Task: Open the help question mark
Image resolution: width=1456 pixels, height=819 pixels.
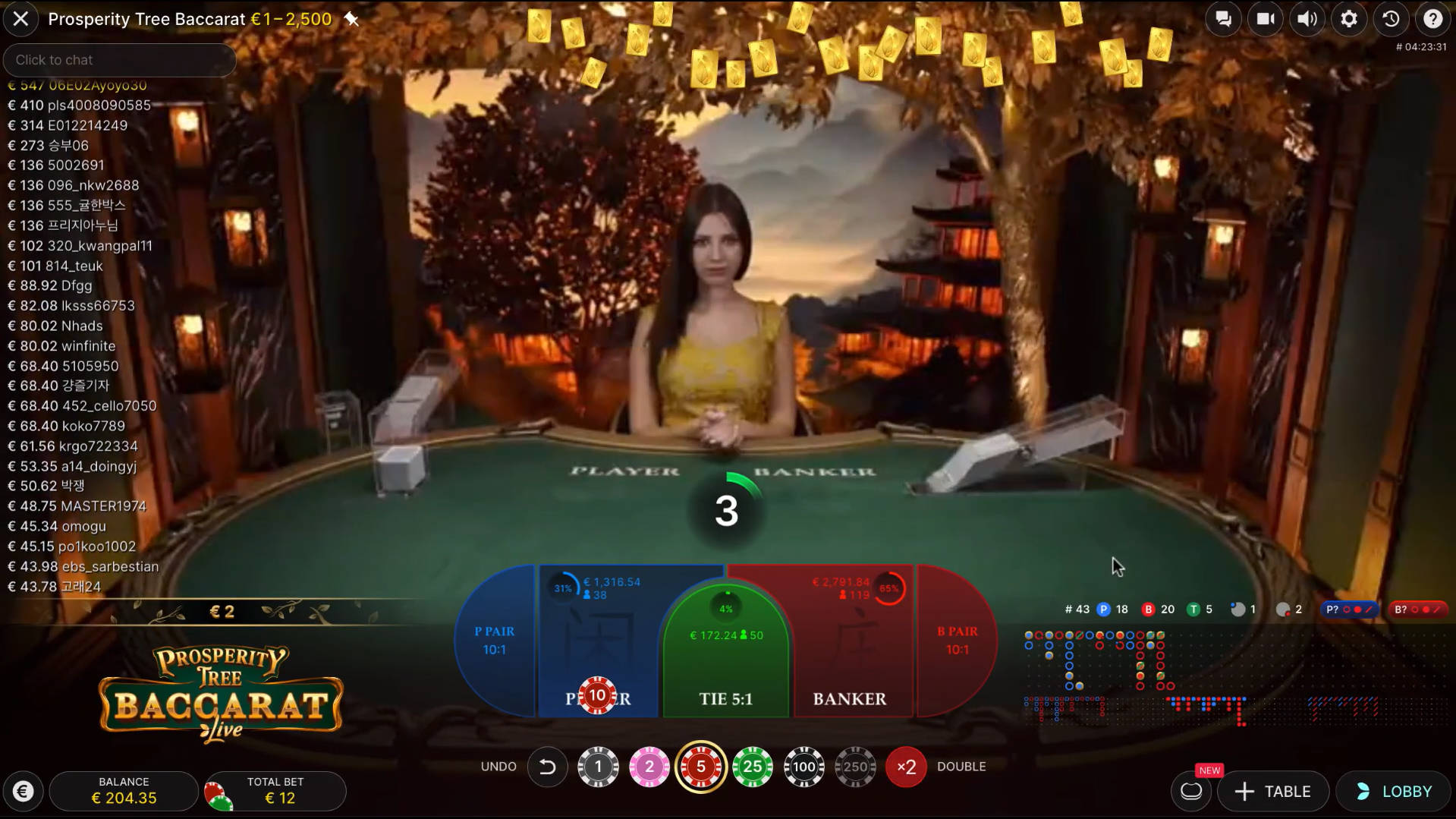Action: pos(1432,19)
